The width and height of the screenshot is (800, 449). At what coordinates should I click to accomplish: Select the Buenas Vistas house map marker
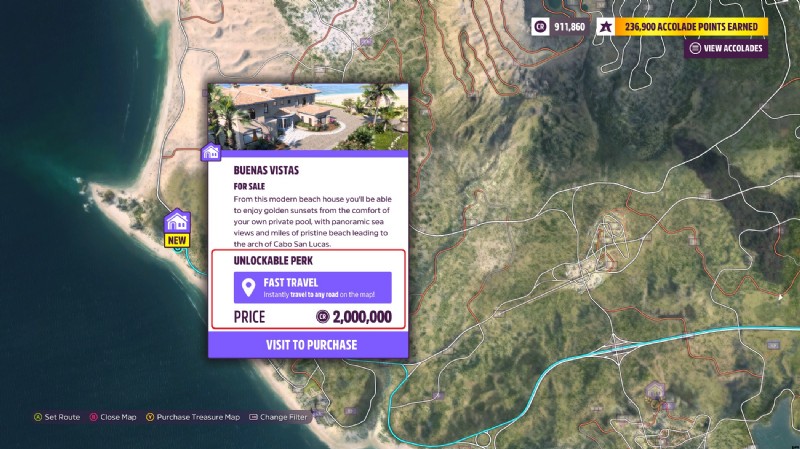177,221
